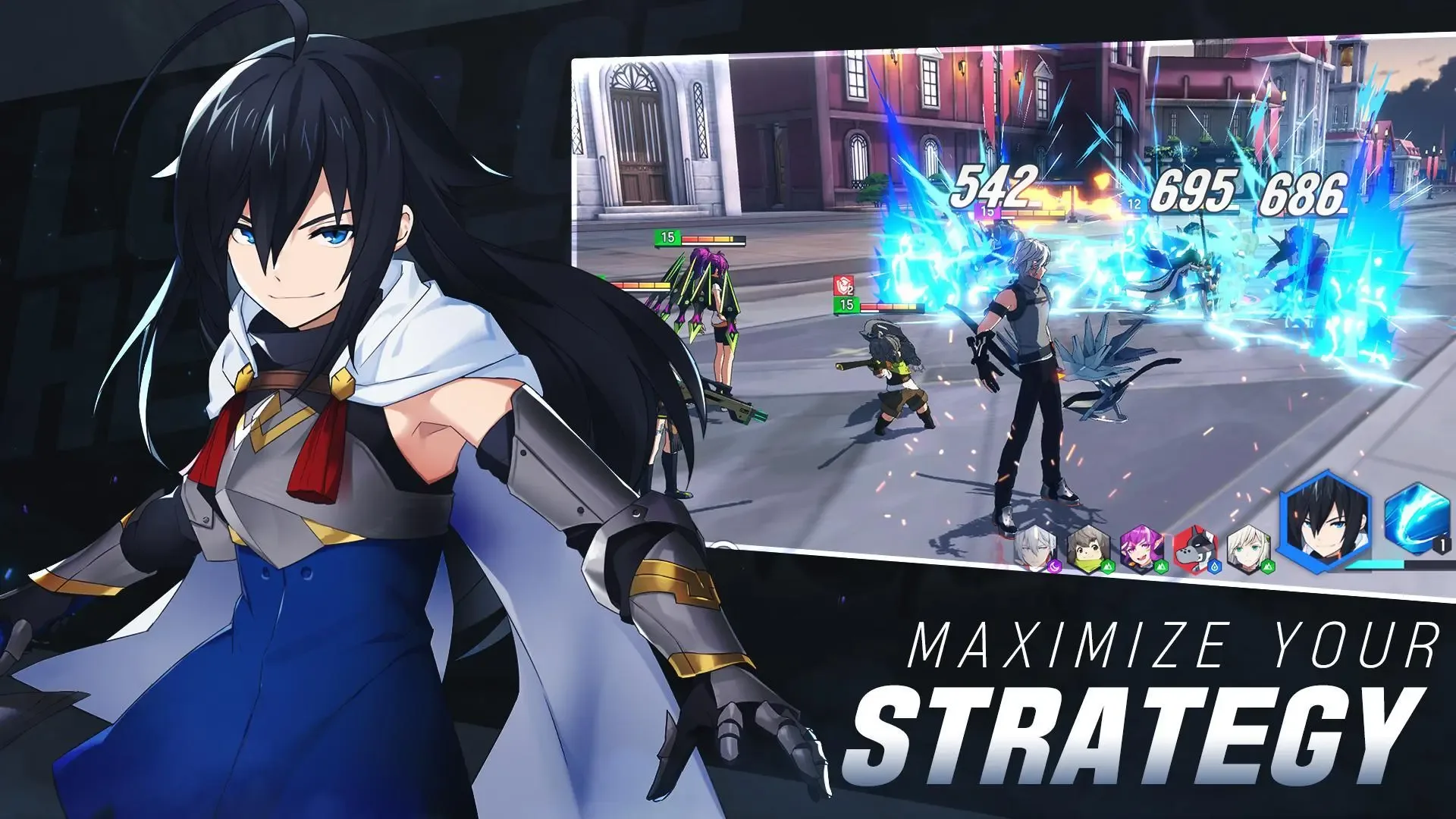Expand the level 12 enemy status bar
The width and height of the screenshot is (1456, 819).
pos(1134,203)
